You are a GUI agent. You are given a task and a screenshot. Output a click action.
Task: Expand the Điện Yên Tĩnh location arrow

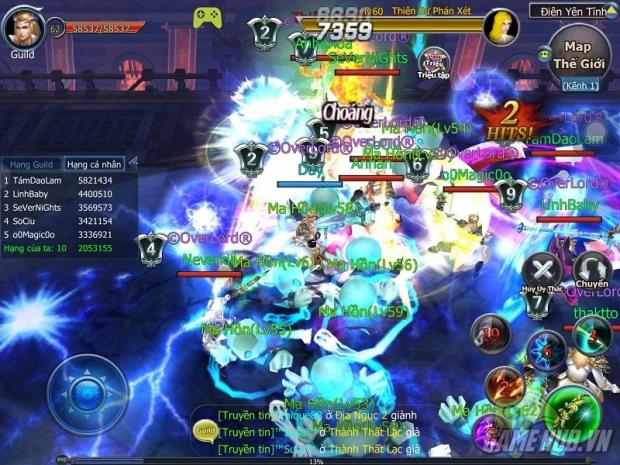coord(608,12)
